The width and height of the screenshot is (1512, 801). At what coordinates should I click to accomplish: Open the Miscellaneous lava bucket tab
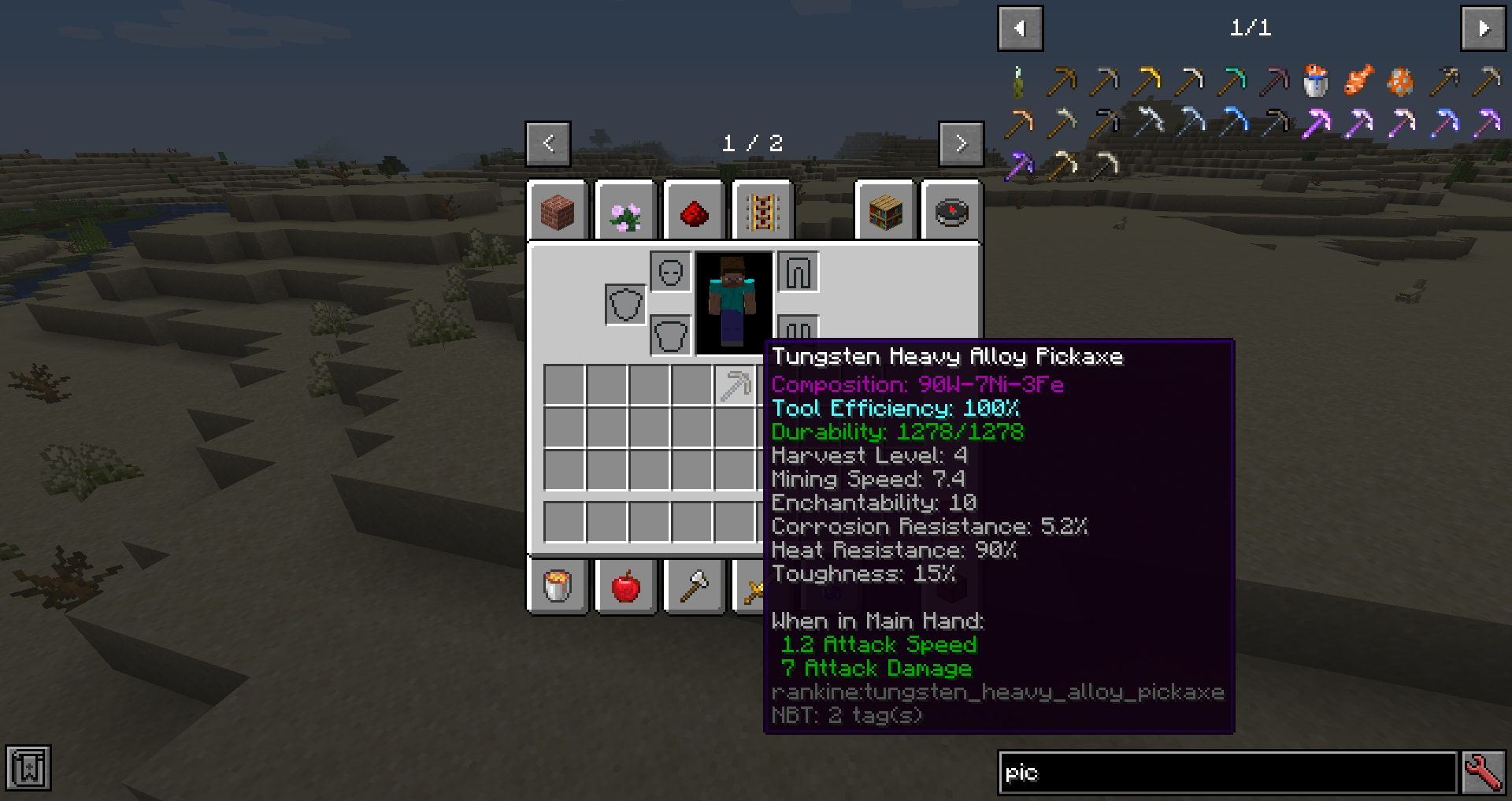(557, 586)
